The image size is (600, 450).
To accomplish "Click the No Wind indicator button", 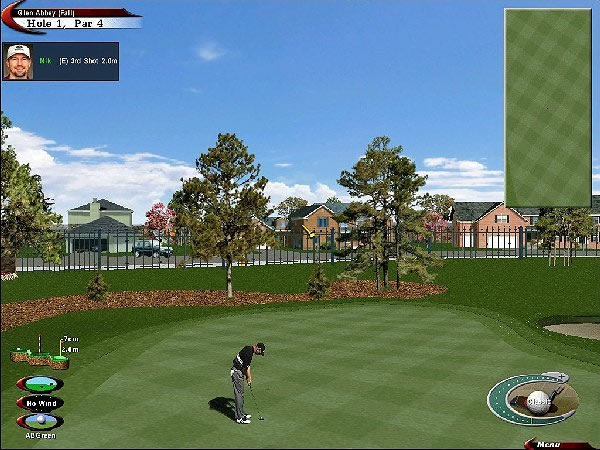I will tap(40, 403).
